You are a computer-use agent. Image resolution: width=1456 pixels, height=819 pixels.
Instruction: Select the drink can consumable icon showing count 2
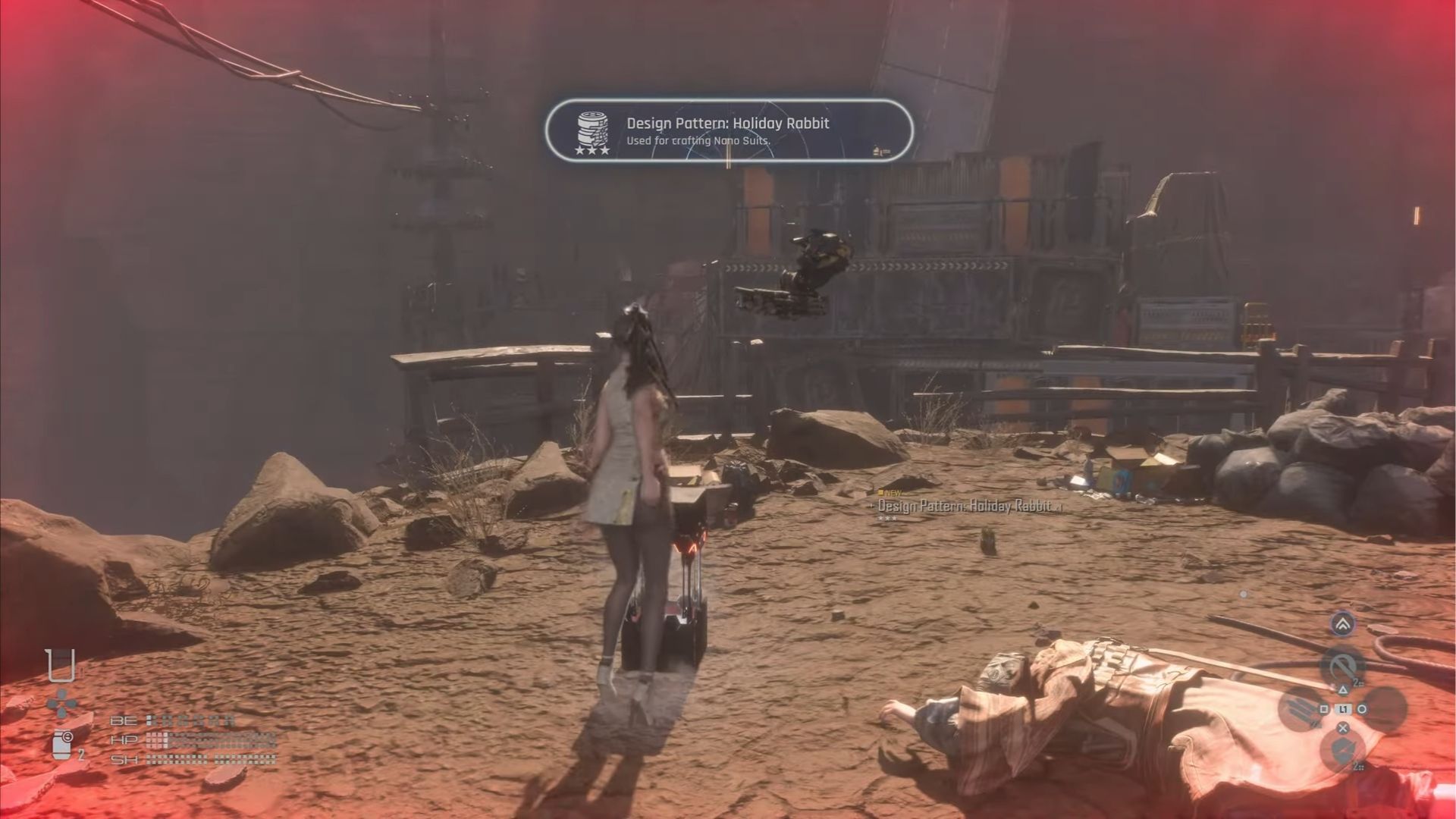[62, 744]
